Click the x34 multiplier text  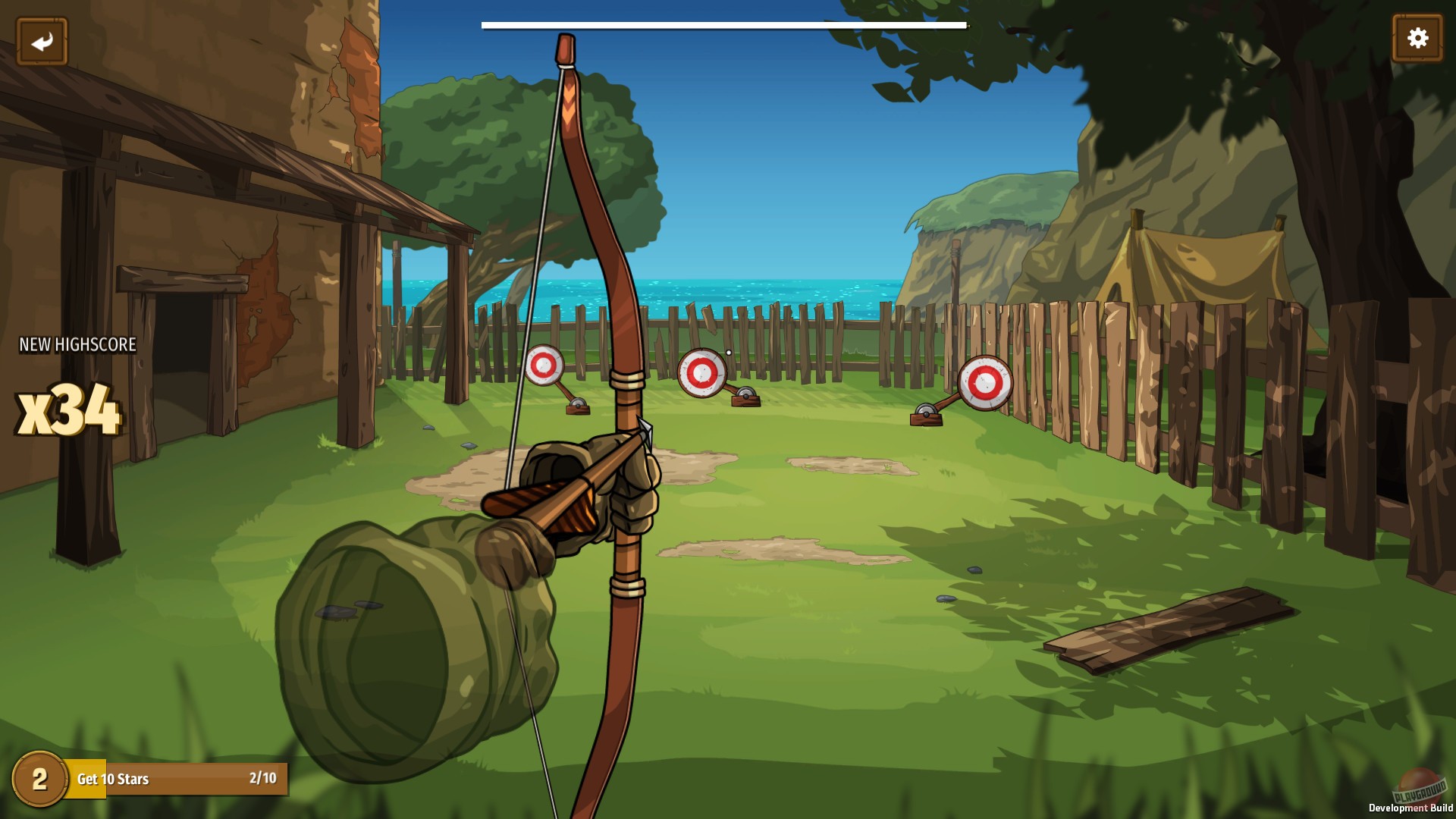67,409
